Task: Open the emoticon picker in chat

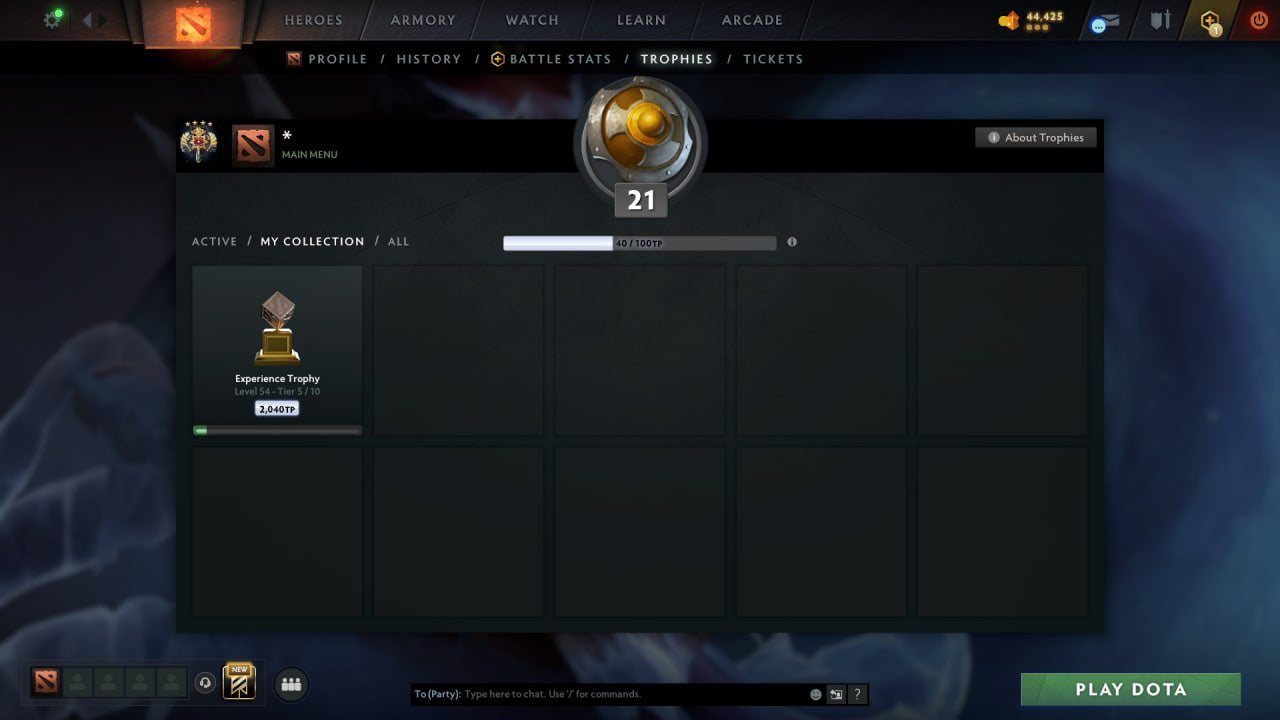Action: [x=814, y=694]
